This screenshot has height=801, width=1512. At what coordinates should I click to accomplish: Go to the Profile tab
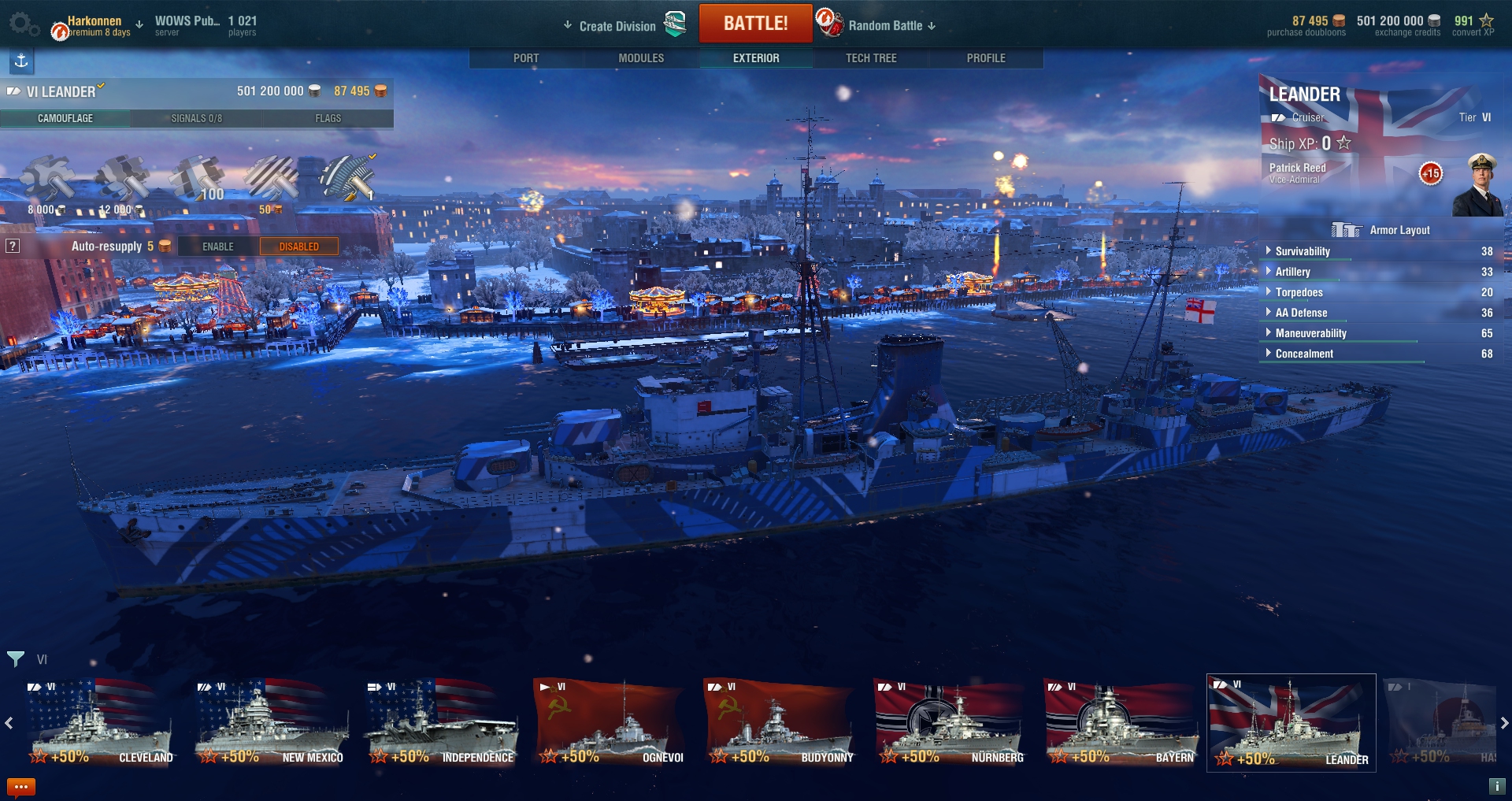(x=986, y=58)
